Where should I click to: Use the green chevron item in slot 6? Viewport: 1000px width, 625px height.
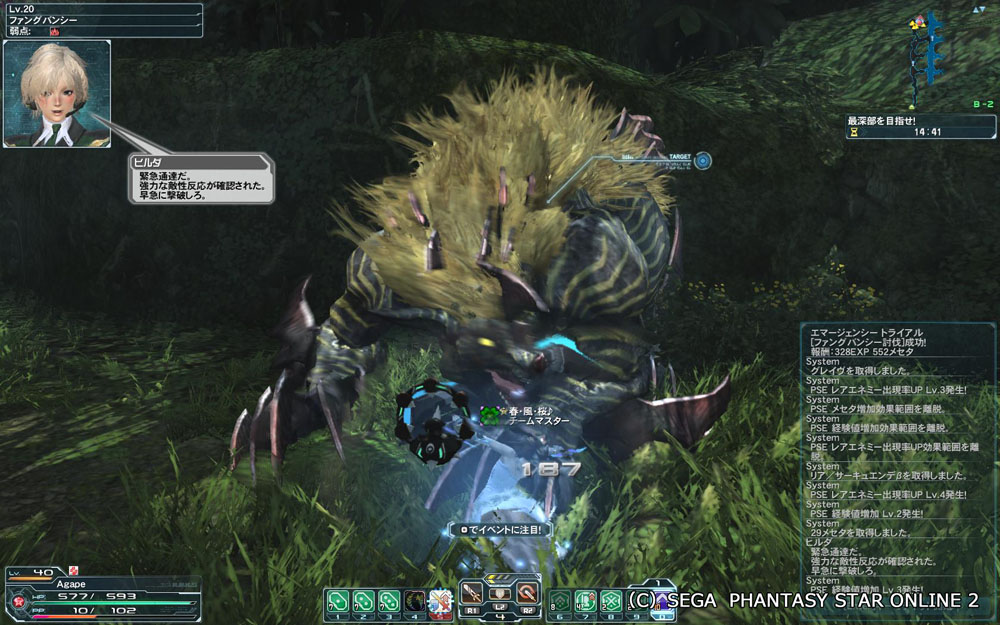(560, 600)
